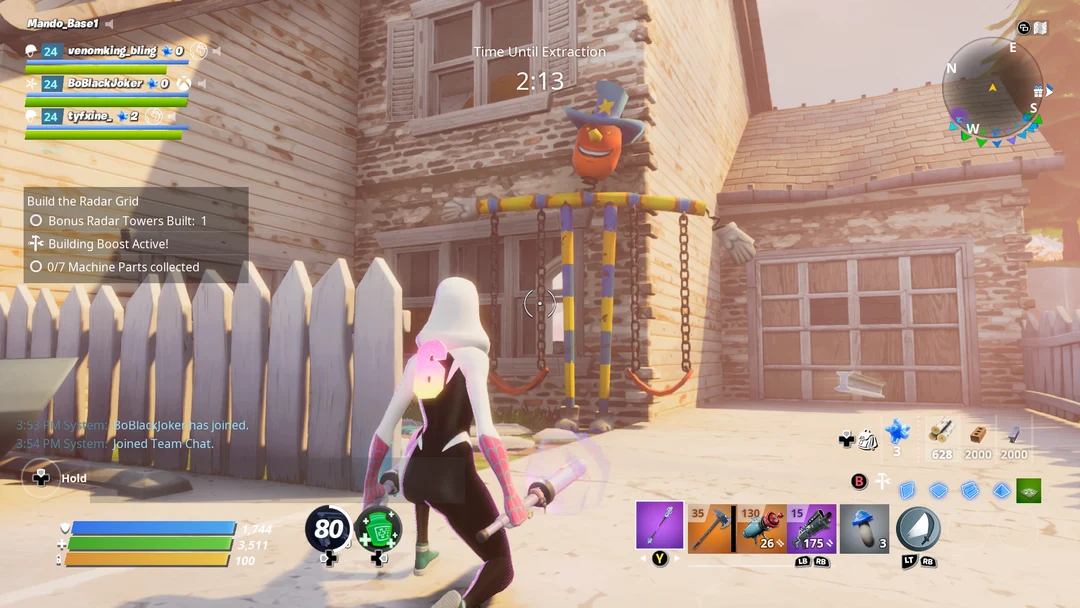The height and width of the screenshot is (608, 1080).
Task: Trigger the ability on cooldown showing 80
Action: [x=328, y=529]
